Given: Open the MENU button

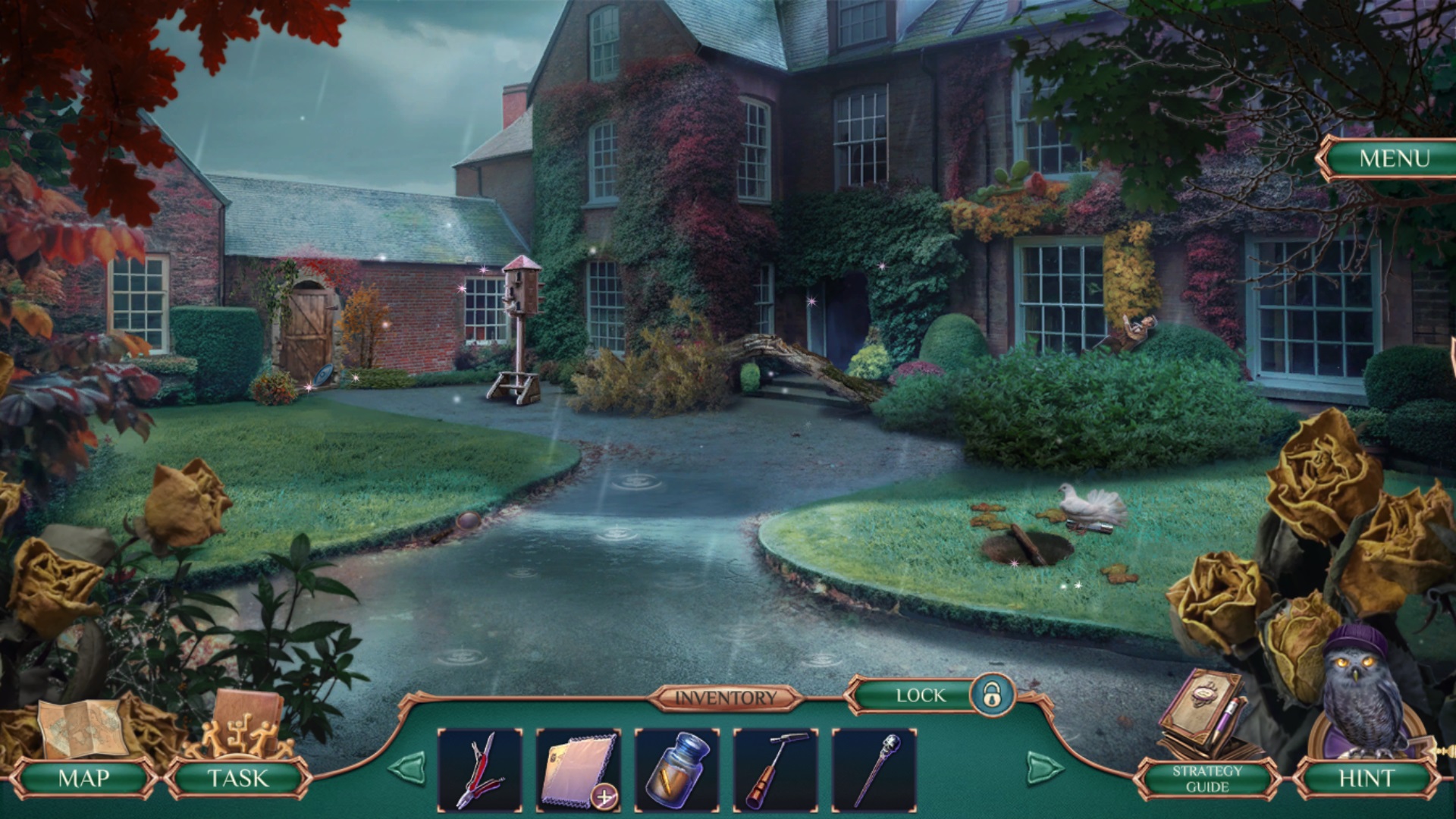Looking at the screenshot, I should (x=1394, y=158).
